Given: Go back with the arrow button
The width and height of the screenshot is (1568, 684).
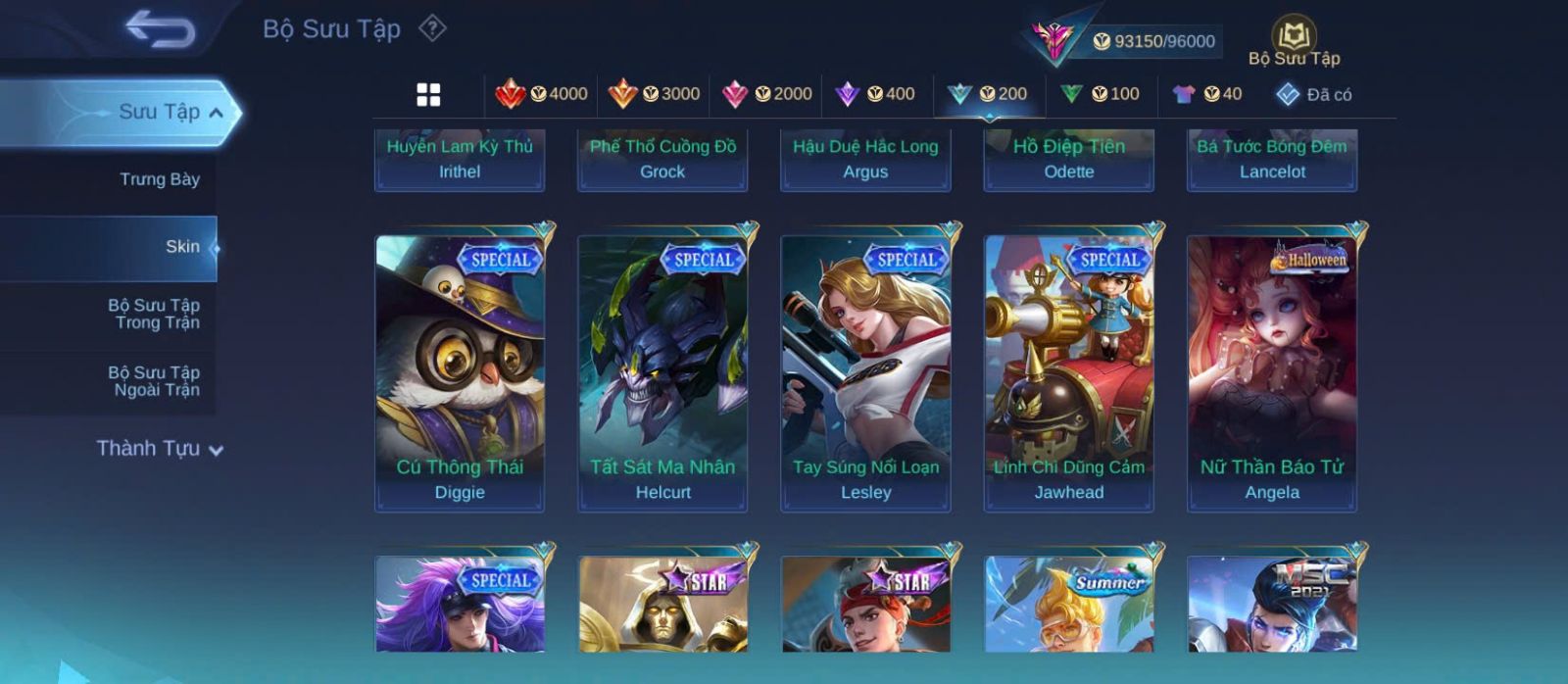Looking at the screenshot, I should pyautogui.click(x=160, y=29).
